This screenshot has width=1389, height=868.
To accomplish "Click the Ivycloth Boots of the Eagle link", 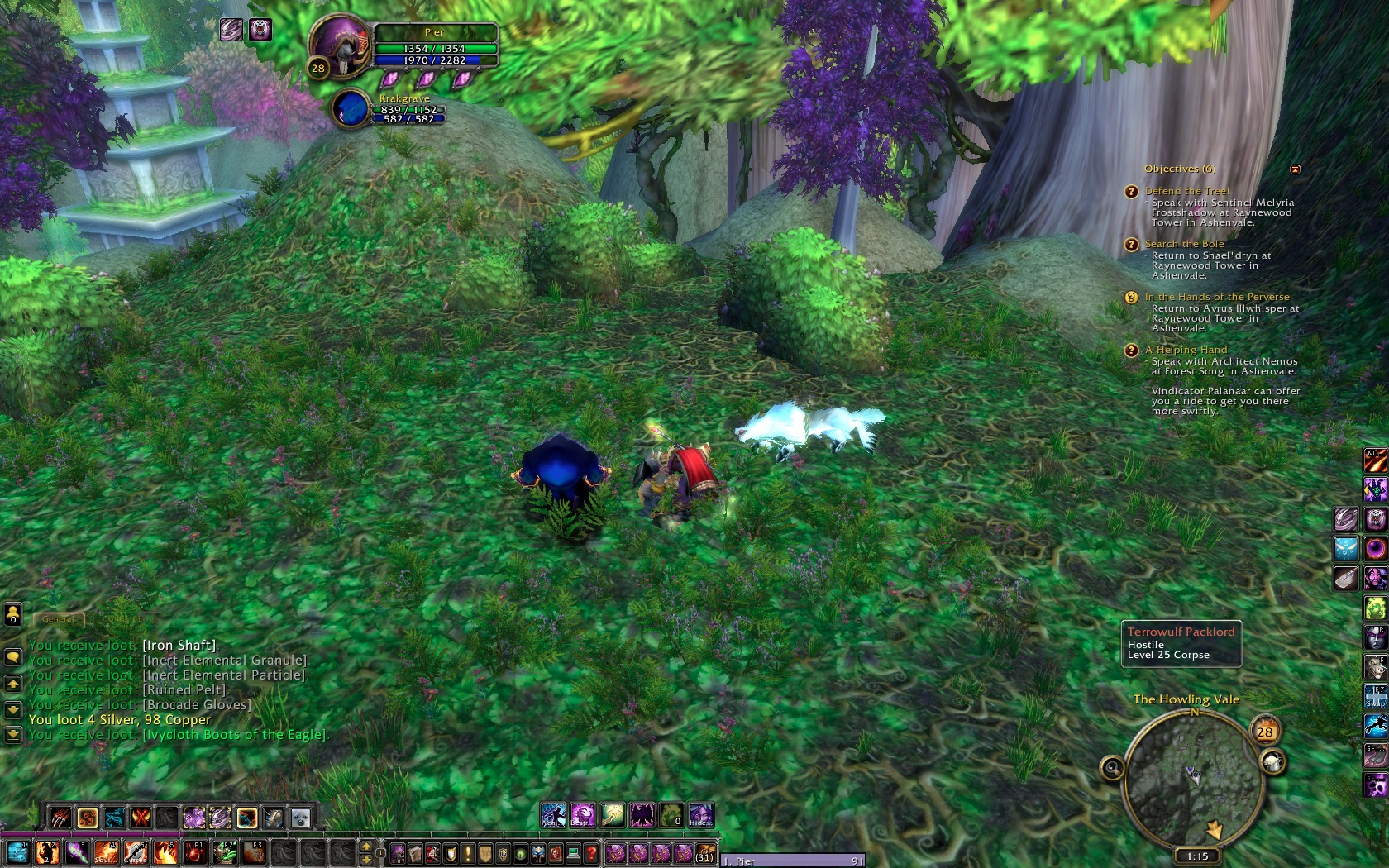I will click(235, 734).
